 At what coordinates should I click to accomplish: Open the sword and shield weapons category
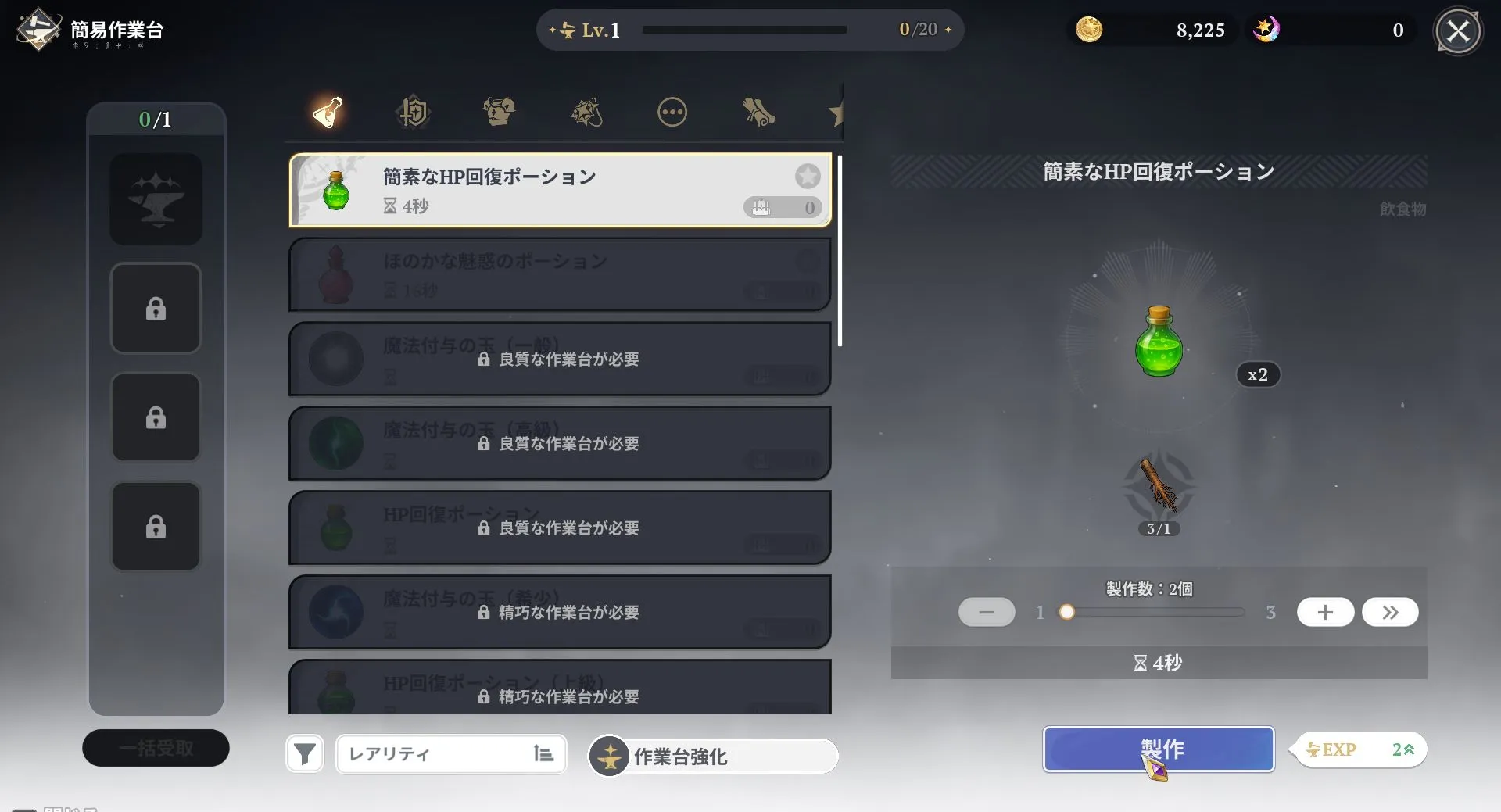413,112
